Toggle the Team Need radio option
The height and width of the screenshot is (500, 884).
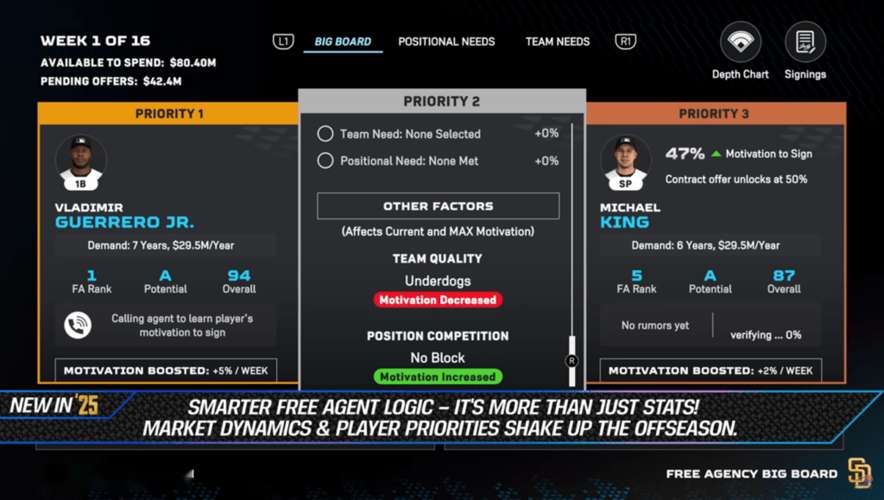coord(326,134)
